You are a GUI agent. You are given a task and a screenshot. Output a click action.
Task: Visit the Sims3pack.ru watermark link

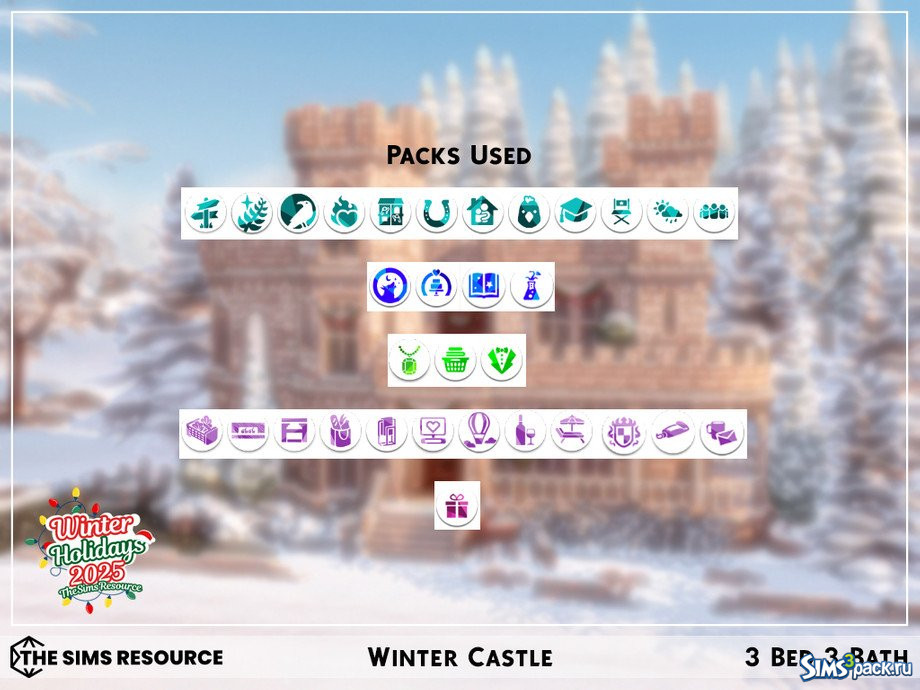tap(856, 666)
